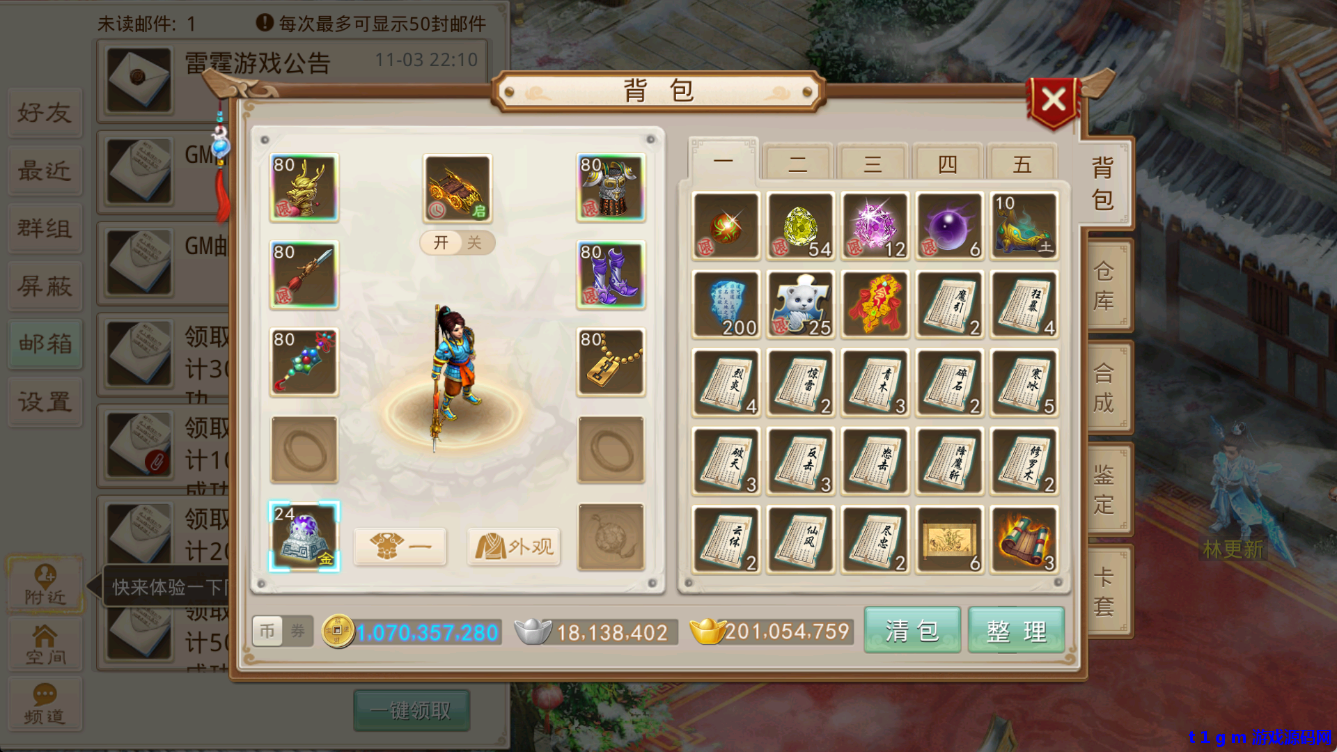
Task: Select 邮箱 in the left sidebar menu
Action: click(44, 344)
